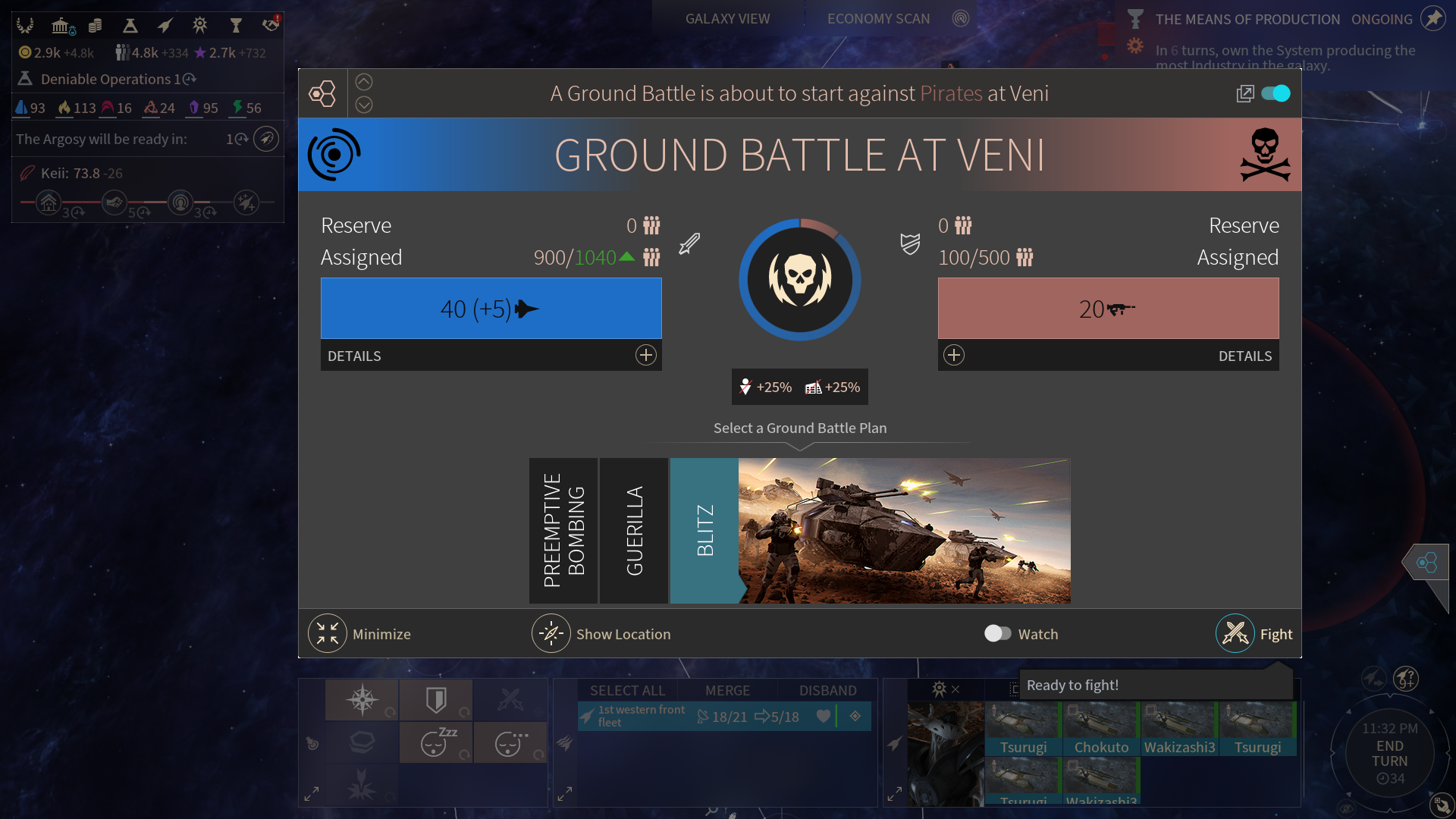Select the Preemptive Bombing battle plan
The image size is (1456, 819).
[563, 531]
